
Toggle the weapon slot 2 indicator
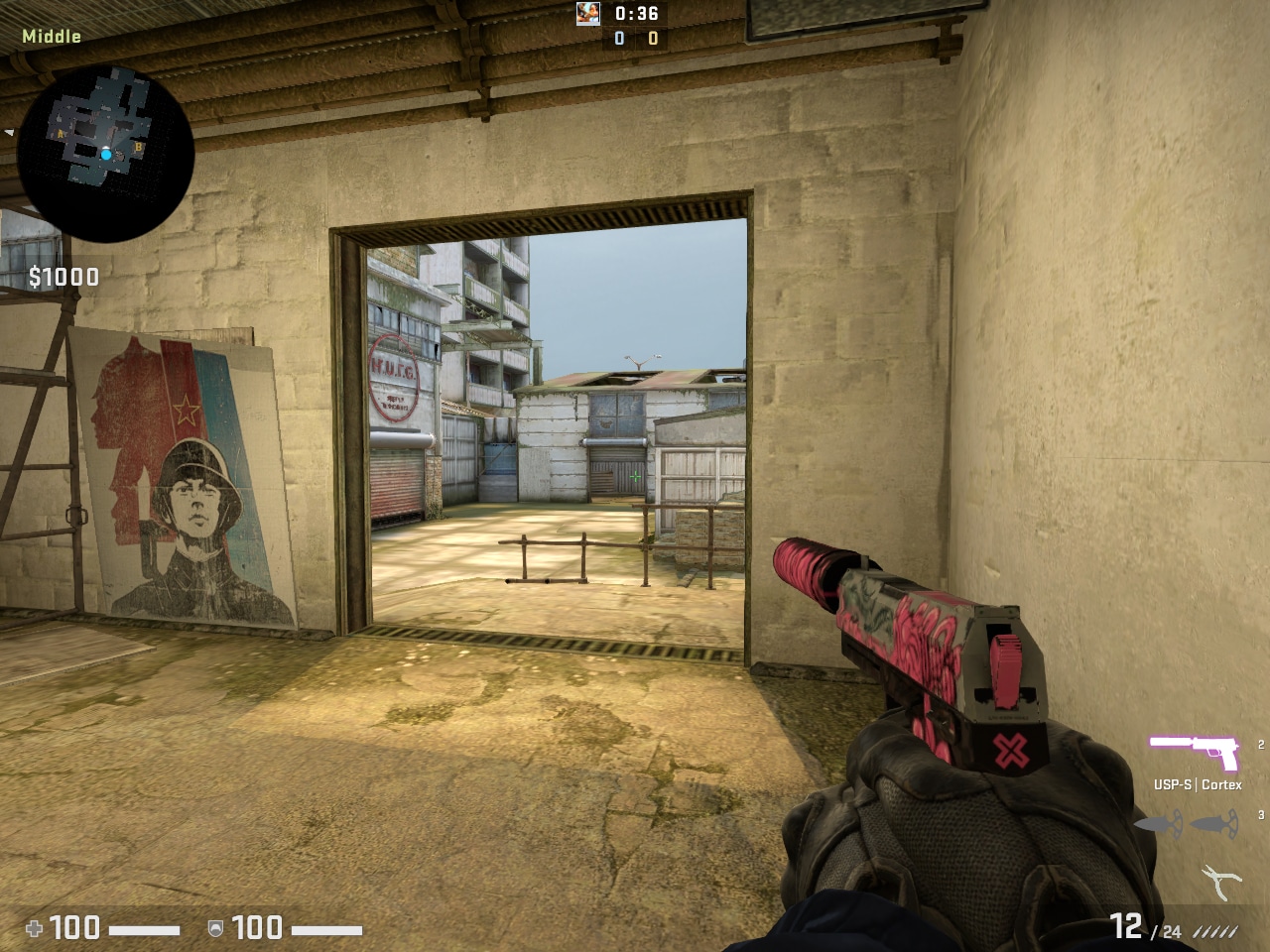point(1261,746)
